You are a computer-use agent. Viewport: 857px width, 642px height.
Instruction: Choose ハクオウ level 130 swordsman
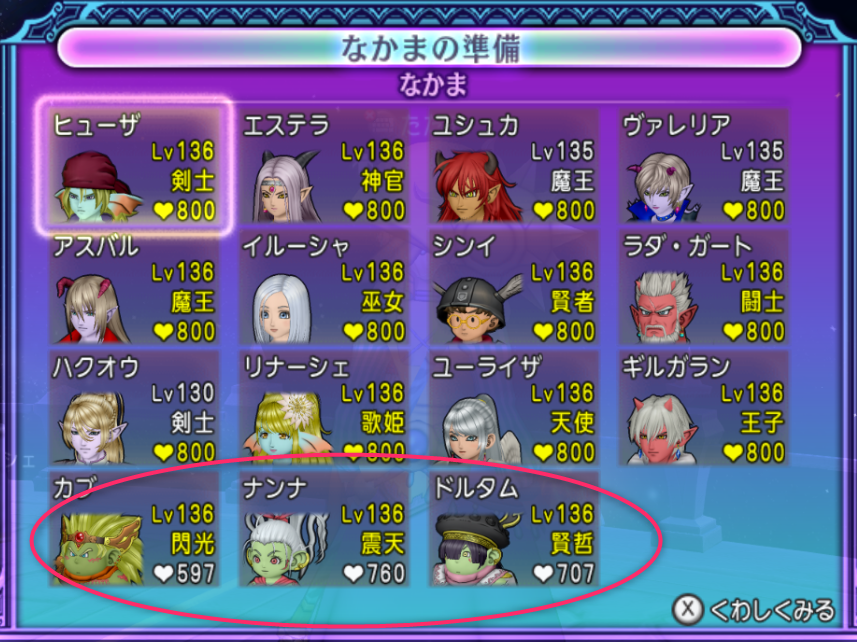tap(134, 408)
